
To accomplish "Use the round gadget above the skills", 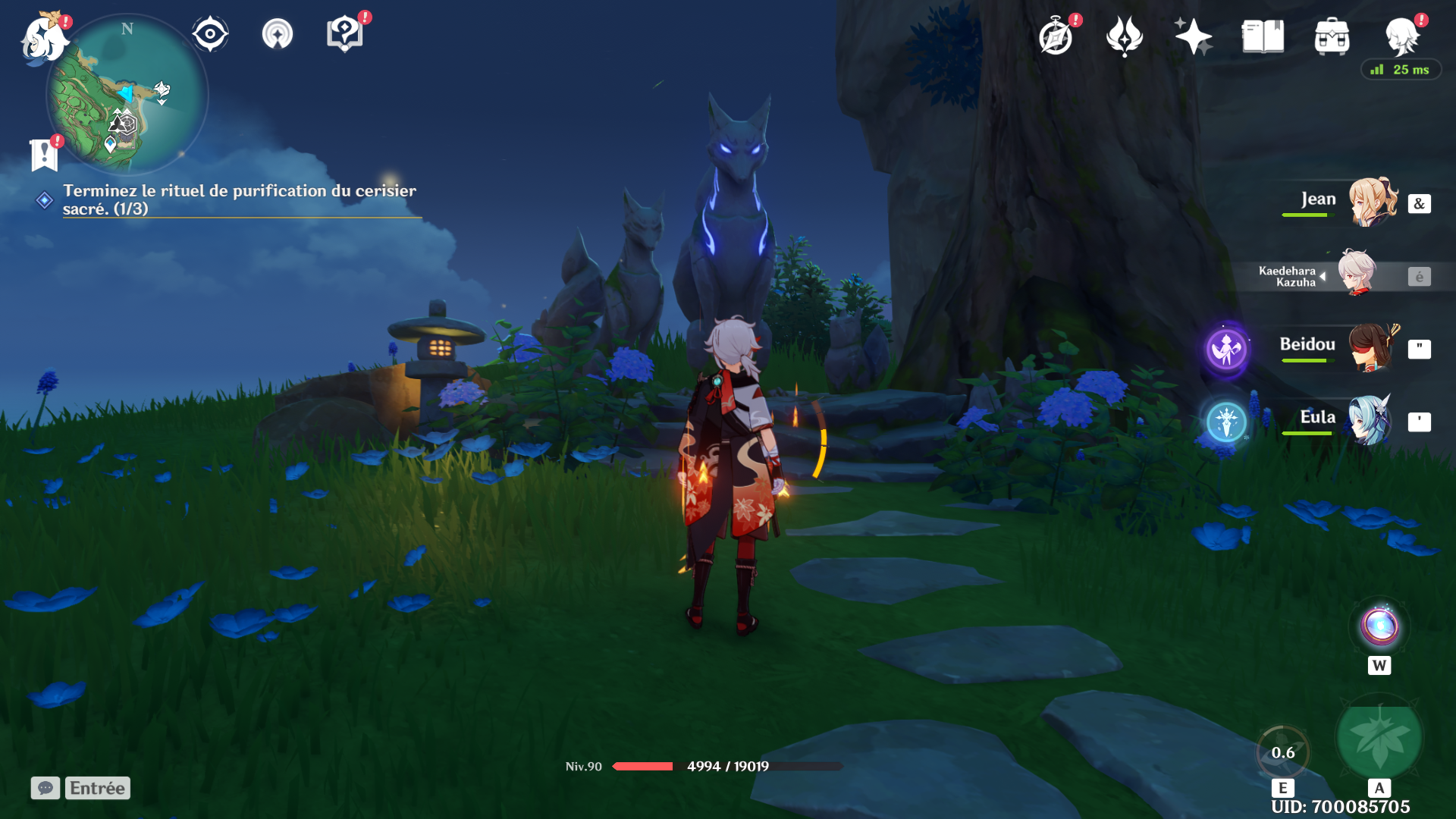I will tap(1379, 627).
